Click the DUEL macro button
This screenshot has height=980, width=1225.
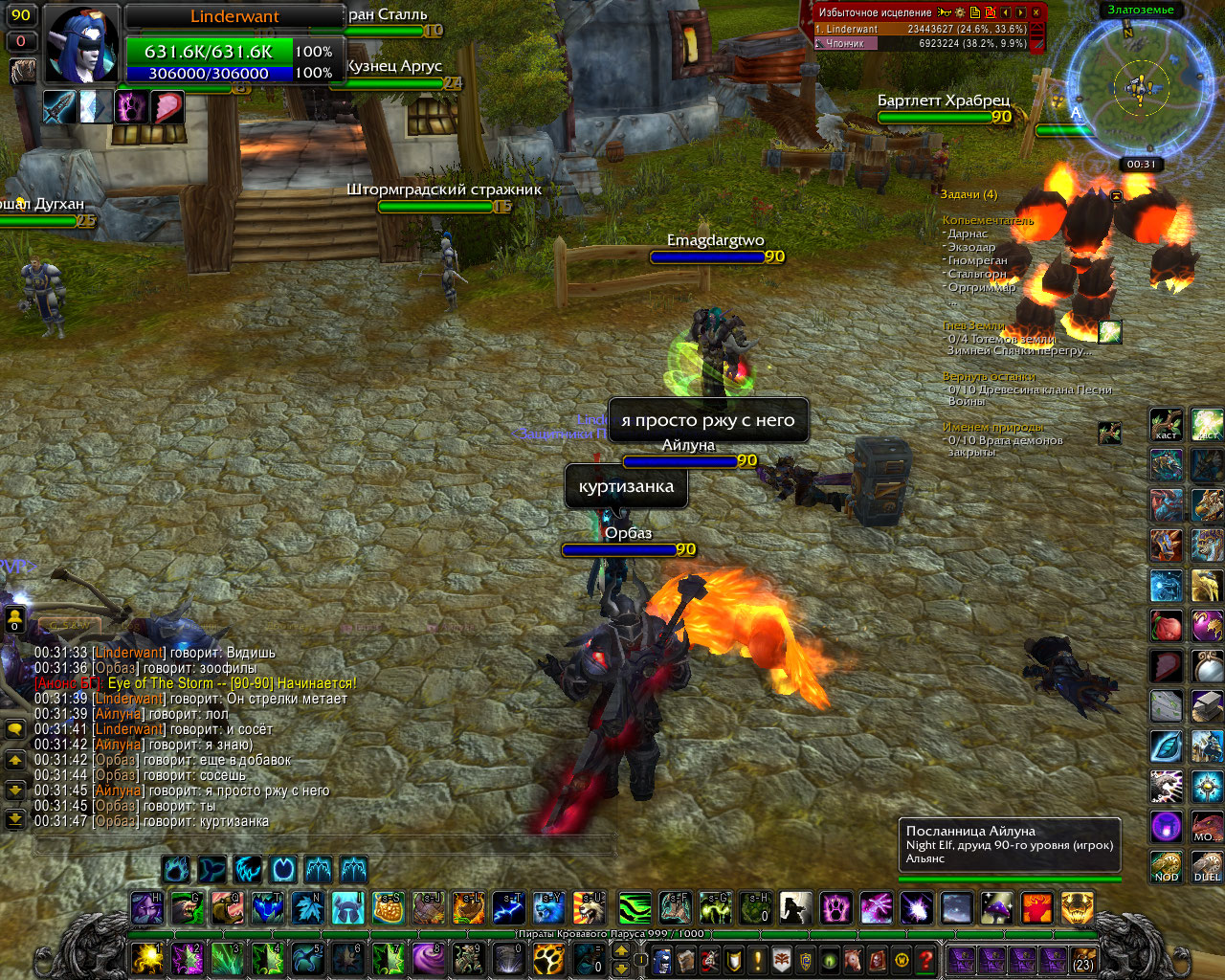pos(1207,867)
